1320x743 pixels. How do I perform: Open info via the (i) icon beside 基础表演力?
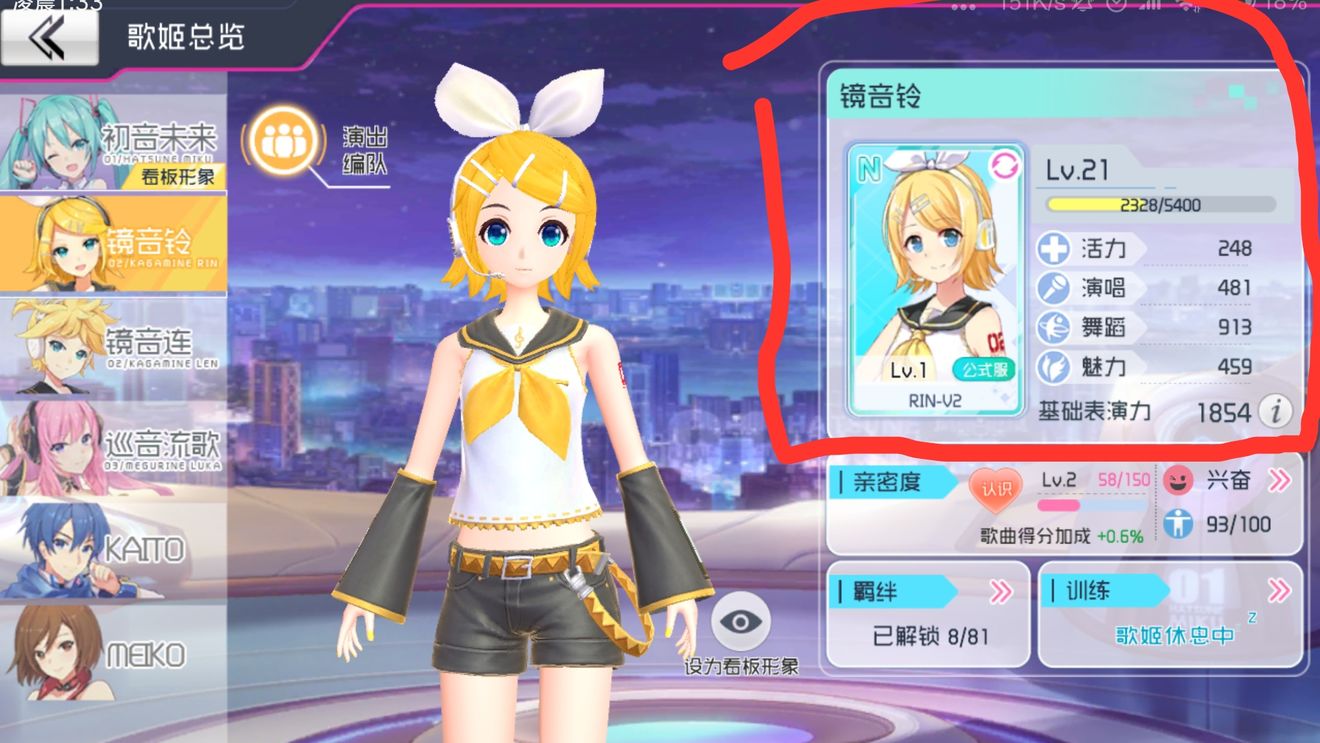pos(1277,411)
